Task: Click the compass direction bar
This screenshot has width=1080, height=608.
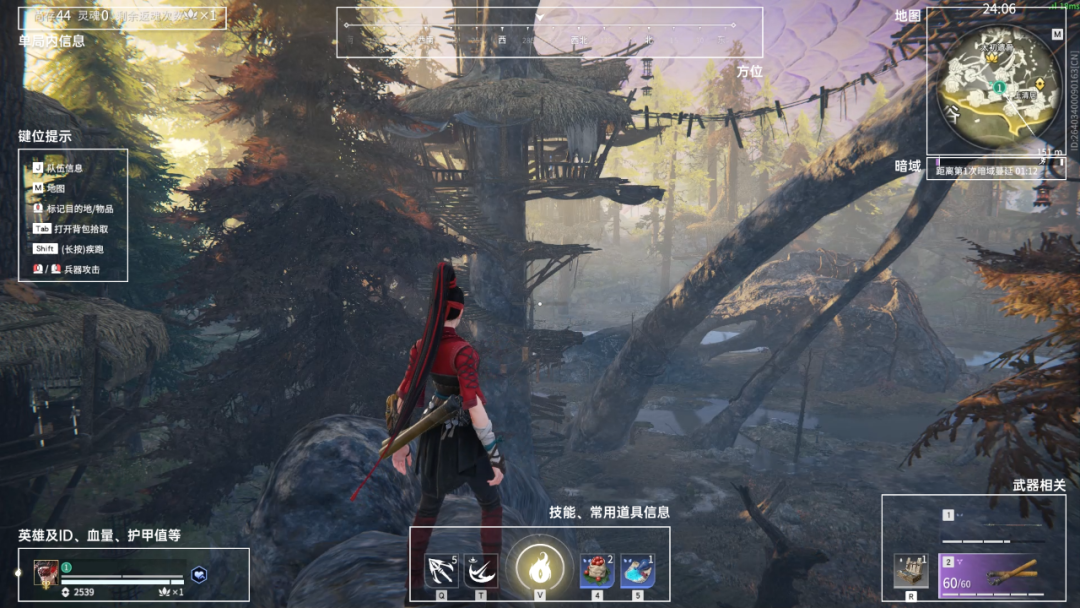Action: [x=549, y=33]
